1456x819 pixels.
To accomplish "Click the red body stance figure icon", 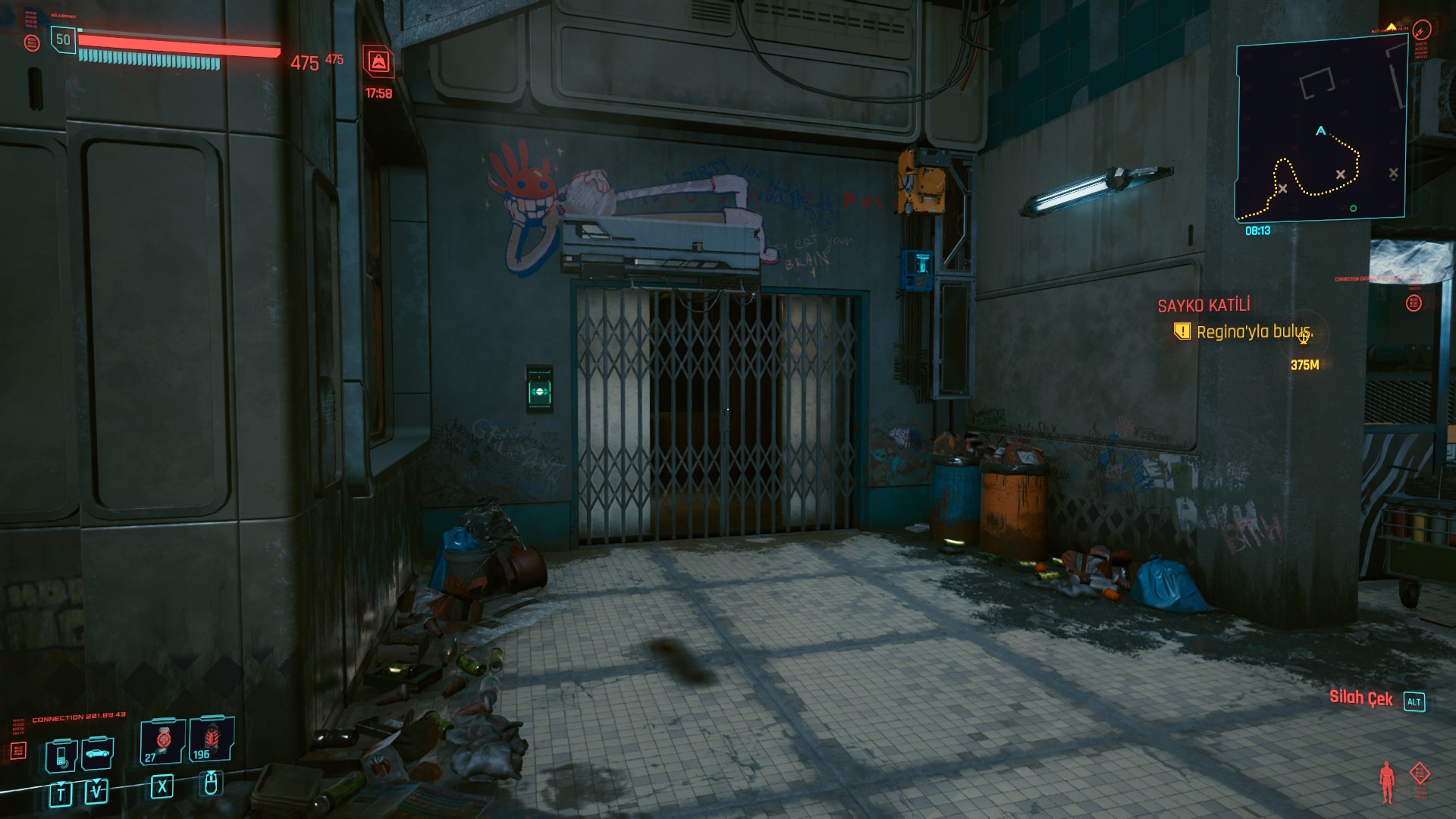I will pos(1387,782).
